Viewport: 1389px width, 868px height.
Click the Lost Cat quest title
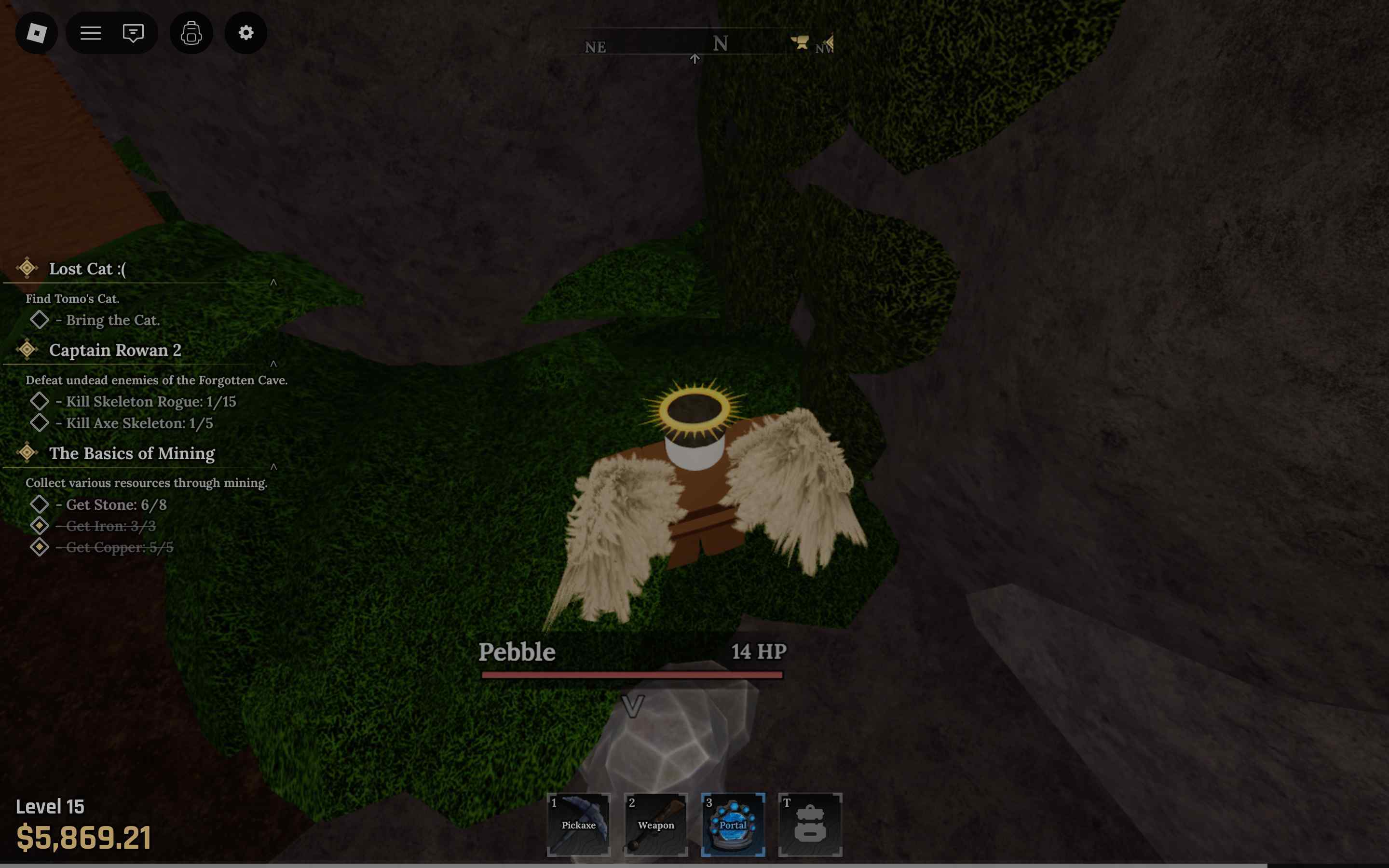pyautogui.click(x=87, y=268)
